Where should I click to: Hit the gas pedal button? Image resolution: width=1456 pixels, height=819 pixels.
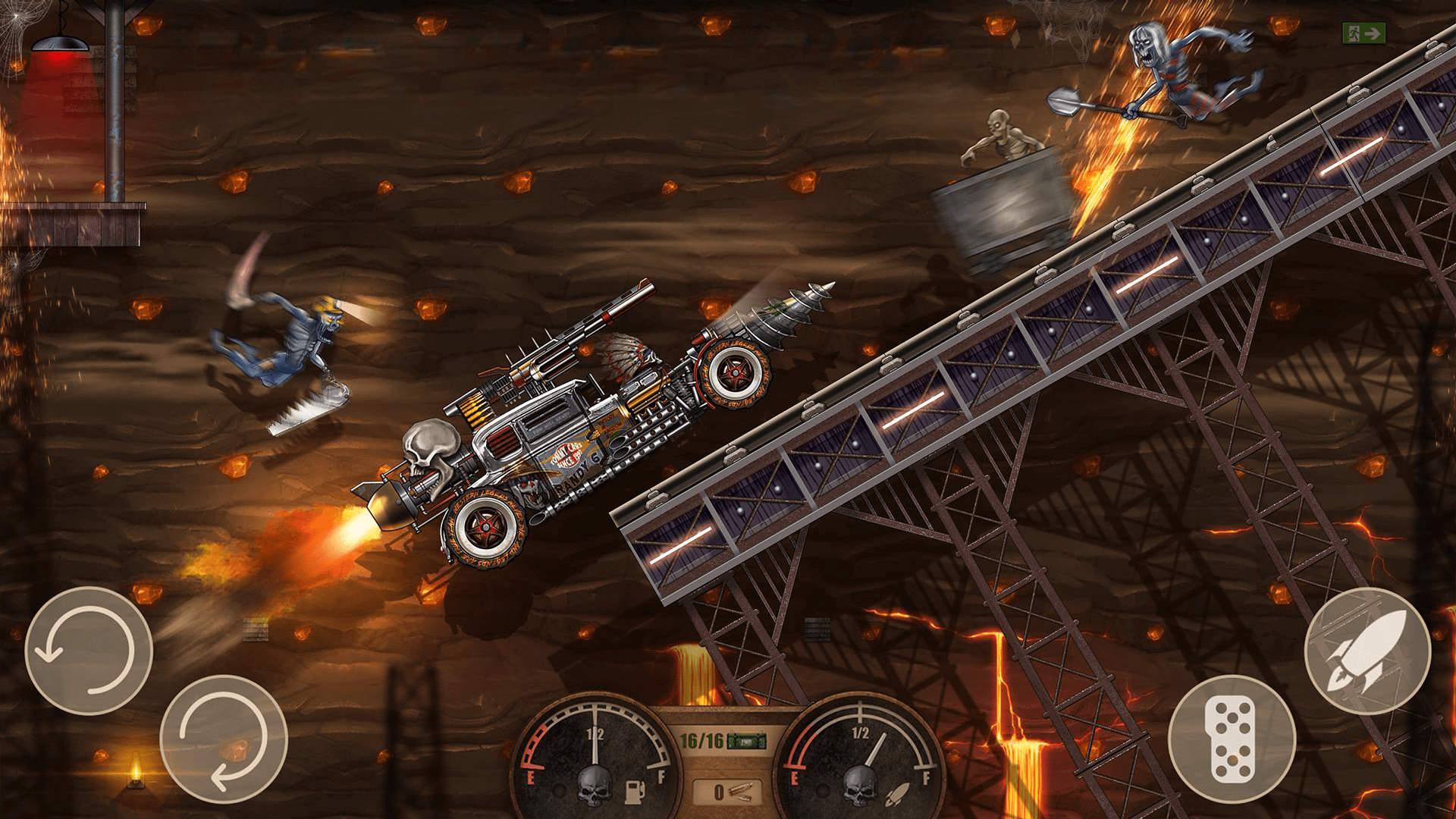coord(1232,739)
